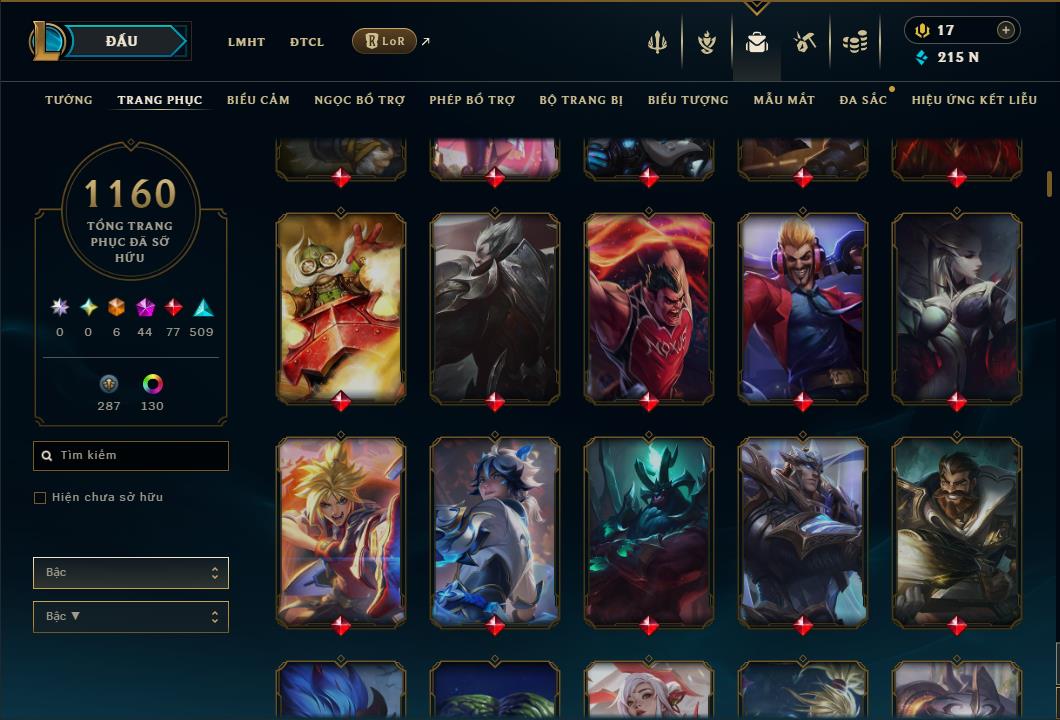Switch to the TƯỚNG tab

(69, 100)
